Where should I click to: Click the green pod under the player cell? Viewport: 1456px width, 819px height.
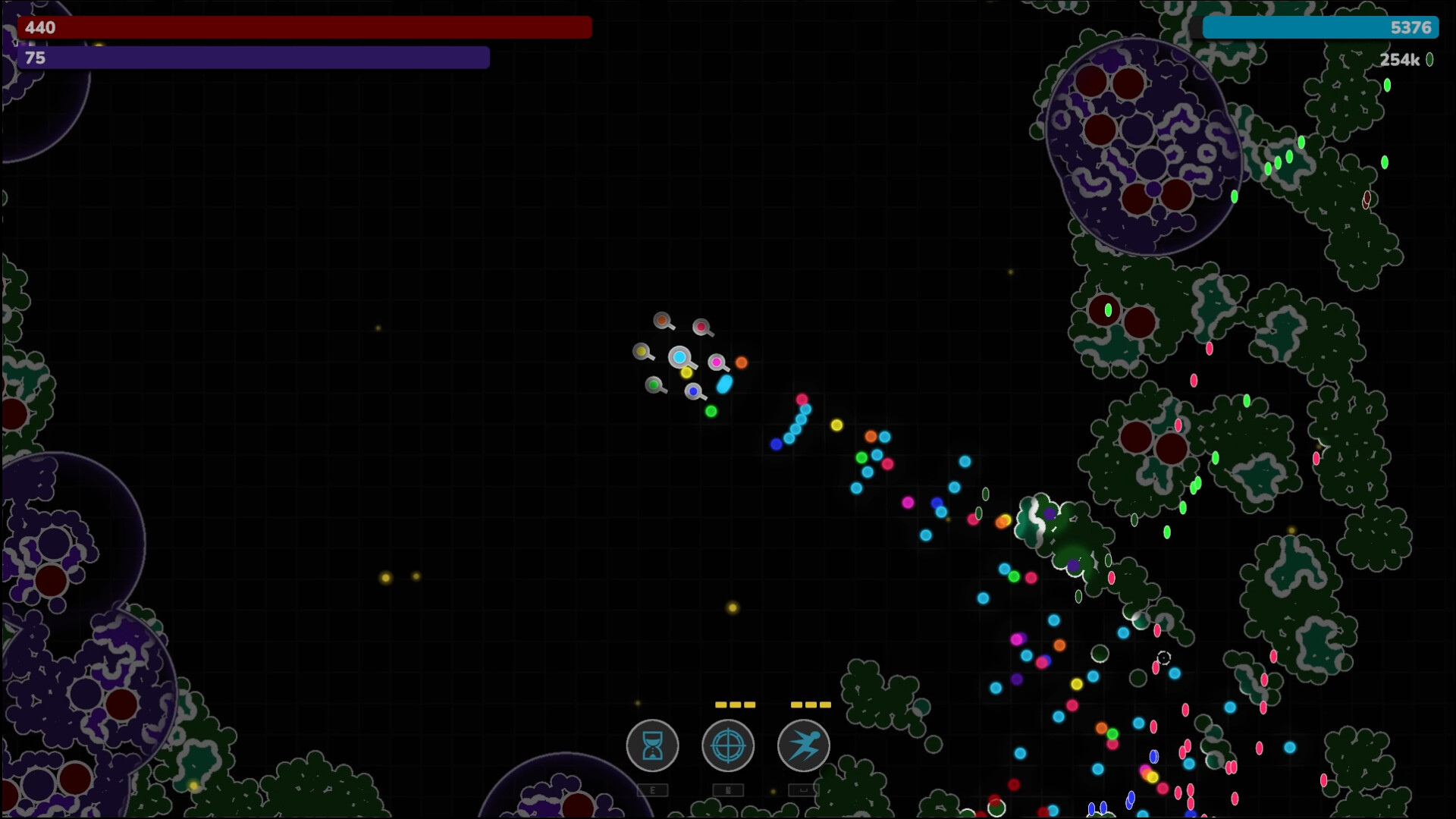pyautogui.click(x=711, y=410)
